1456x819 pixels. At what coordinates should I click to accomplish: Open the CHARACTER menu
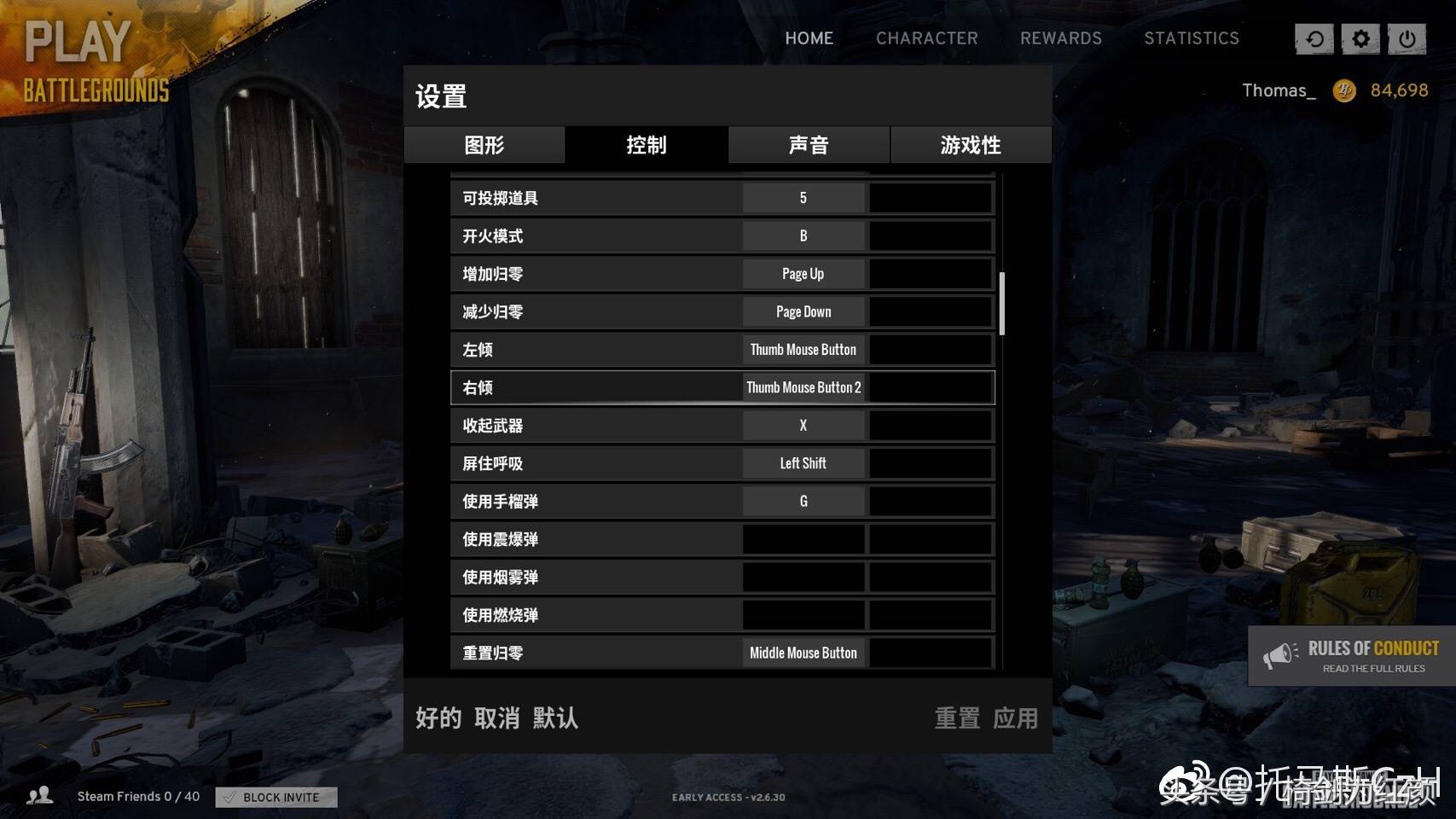pyautogui.click(x=926, y=38)
